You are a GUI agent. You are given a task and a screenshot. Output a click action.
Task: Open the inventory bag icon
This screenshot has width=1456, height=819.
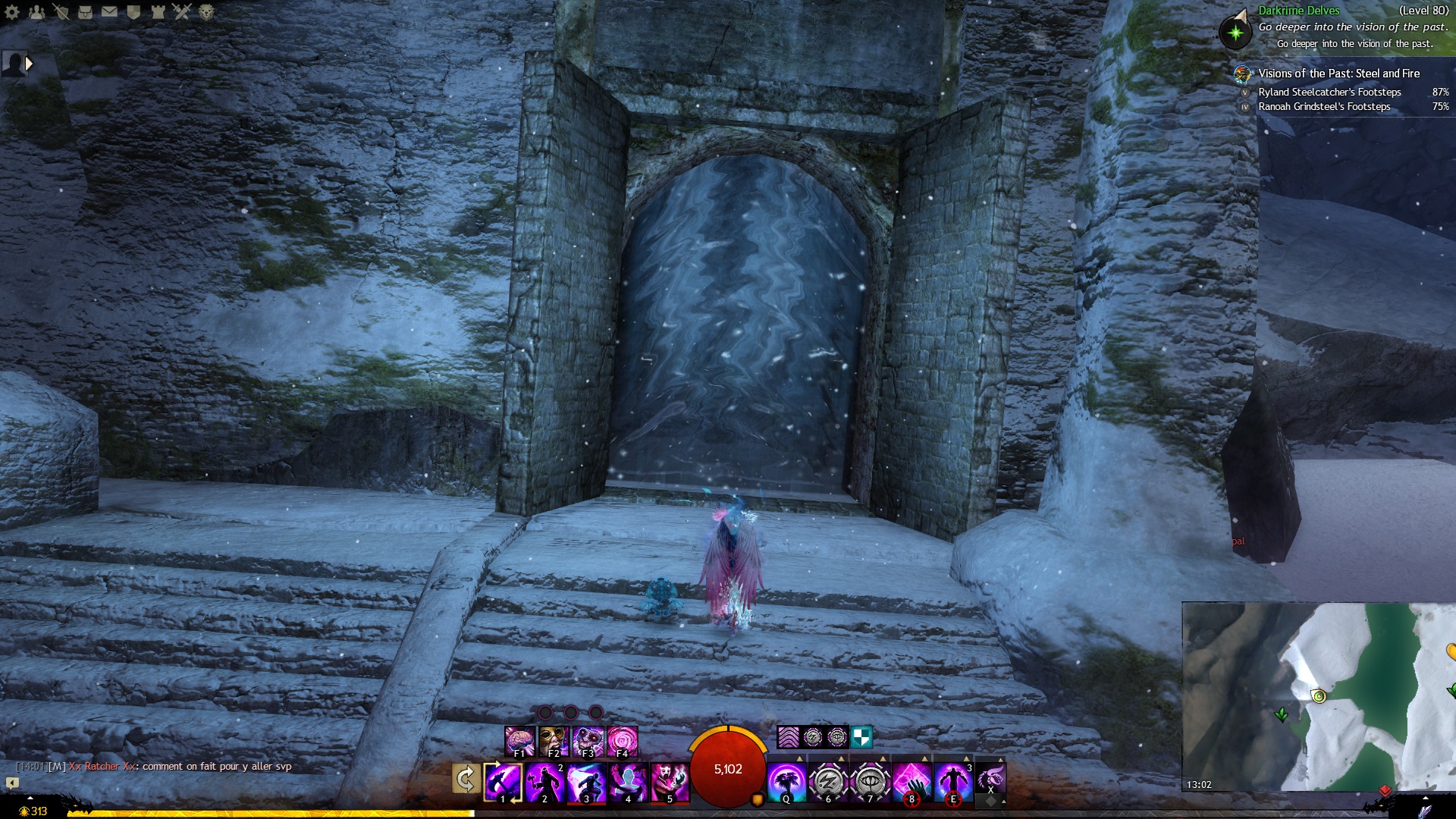85,11
